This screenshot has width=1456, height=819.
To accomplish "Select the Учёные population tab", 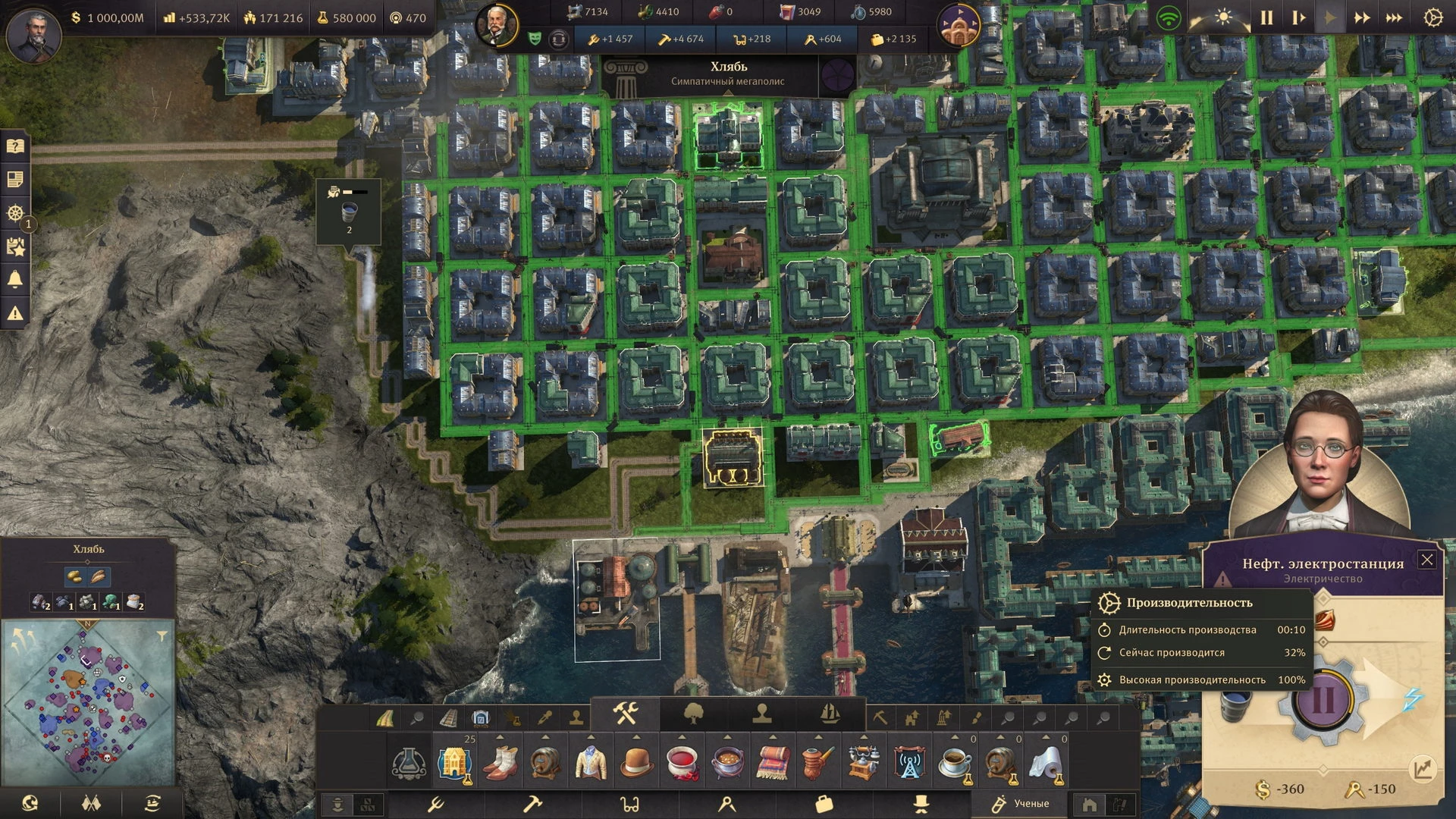I will coord(1021,803).
